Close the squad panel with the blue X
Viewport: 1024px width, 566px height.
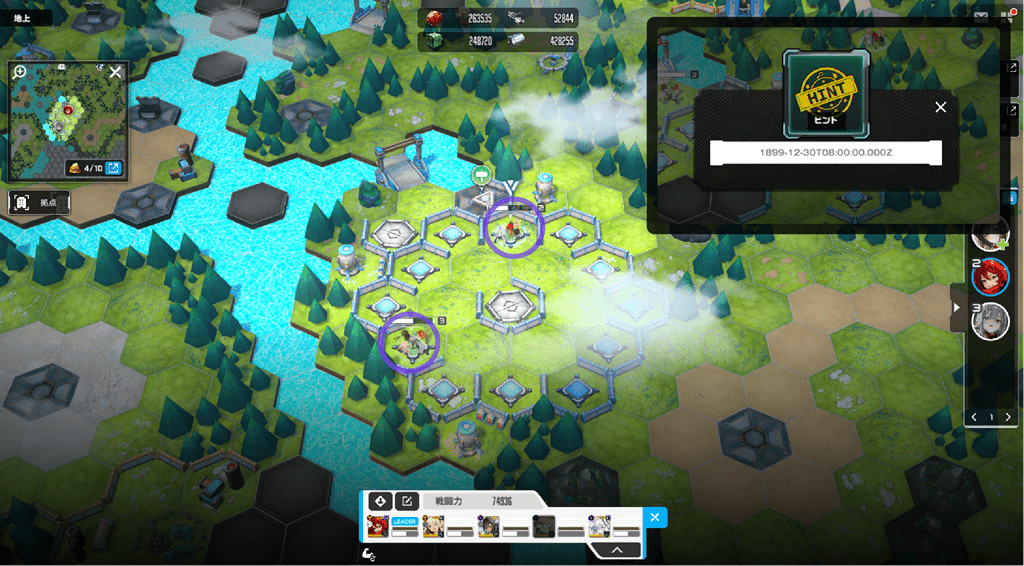pos(654,517)
